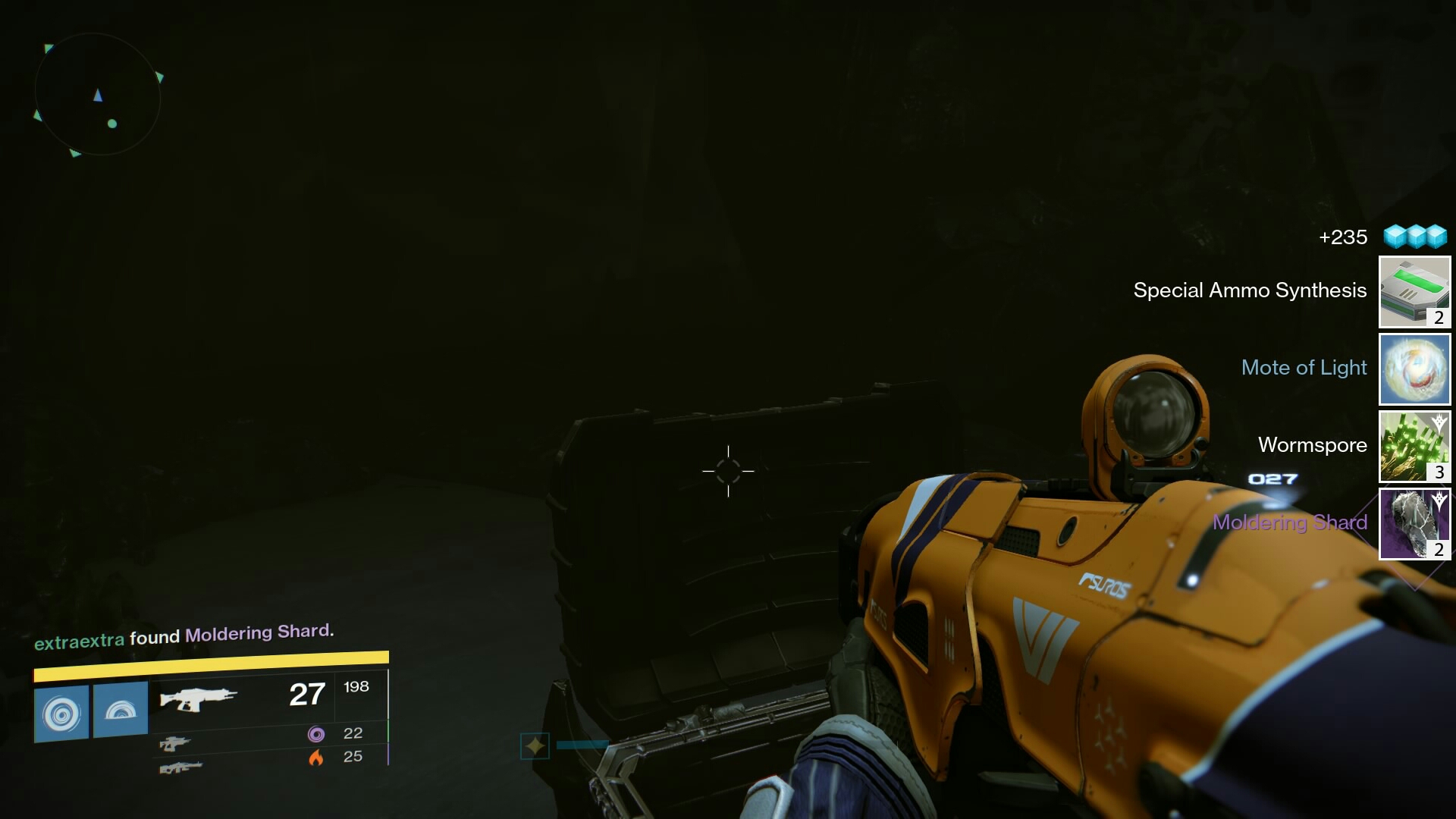
Task: Click the void damage icon beside 22
Action: click(317, 733)
